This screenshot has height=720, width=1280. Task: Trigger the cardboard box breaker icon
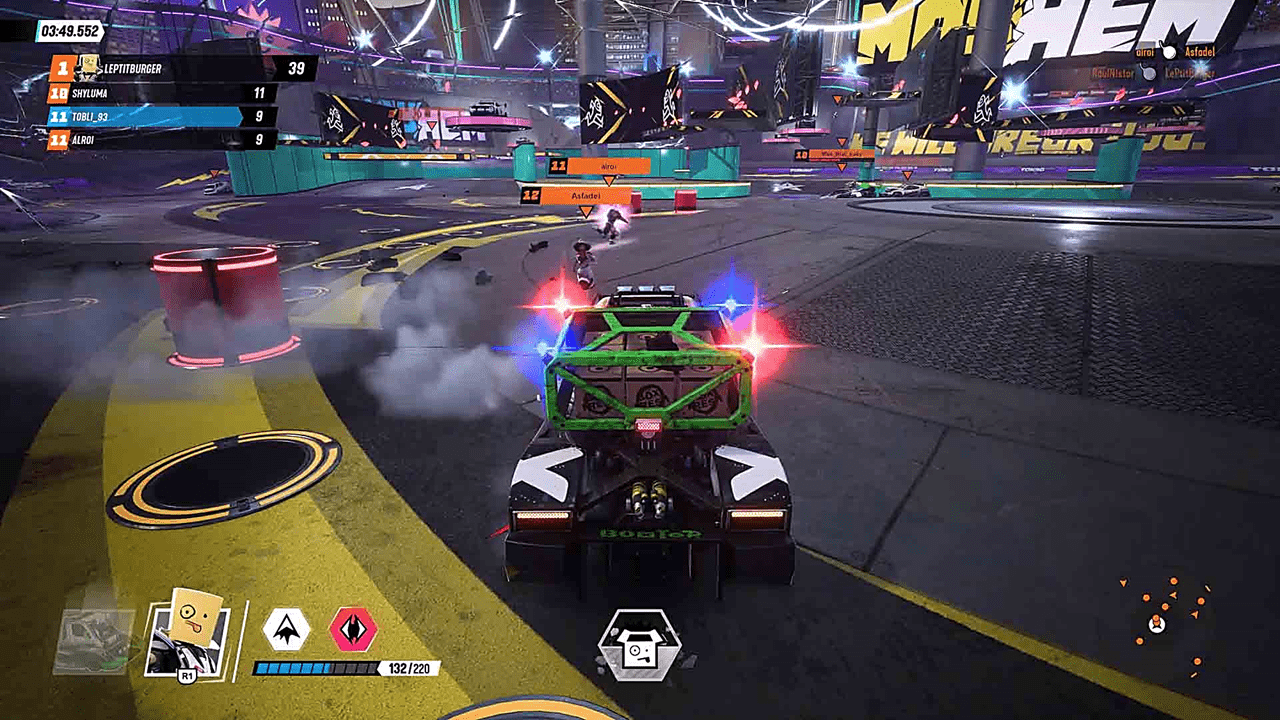click(639, 645)
